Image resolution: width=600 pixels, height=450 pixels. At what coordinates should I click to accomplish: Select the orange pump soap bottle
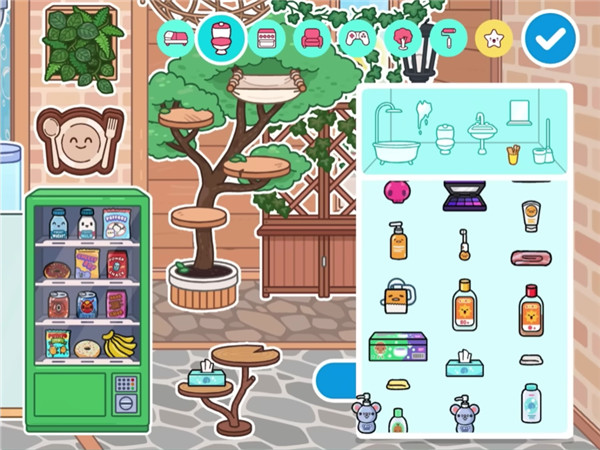[398, 242]
